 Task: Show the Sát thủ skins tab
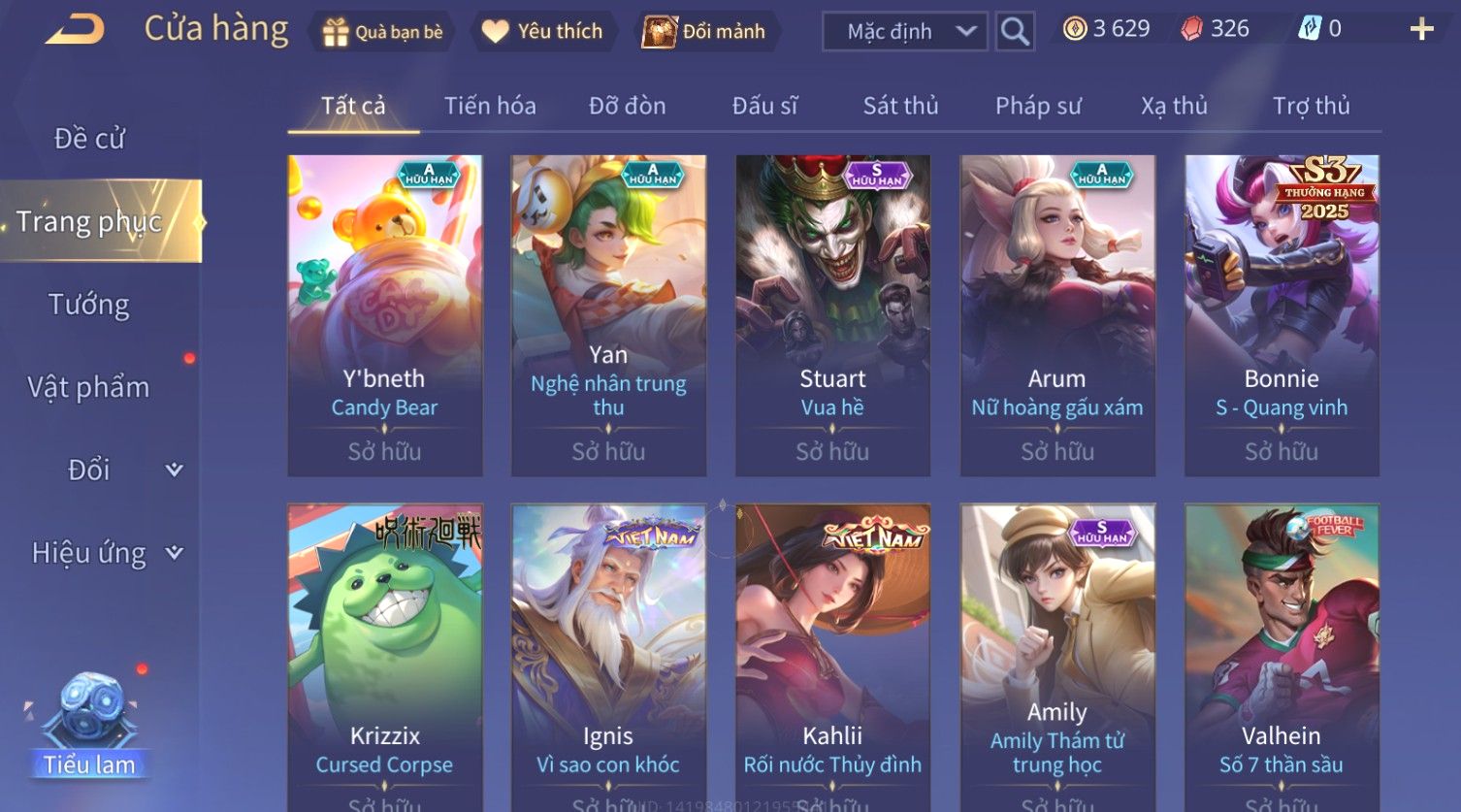[900, 106]
